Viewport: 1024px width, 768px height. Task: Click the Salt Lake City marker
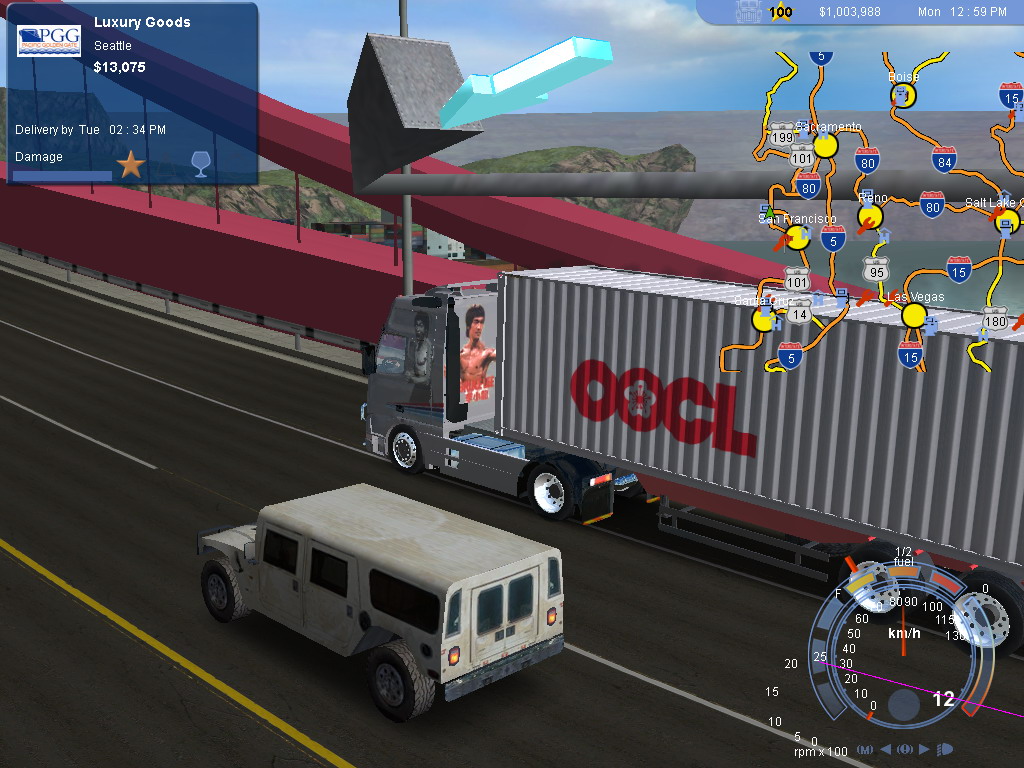tap(1008, 221)
